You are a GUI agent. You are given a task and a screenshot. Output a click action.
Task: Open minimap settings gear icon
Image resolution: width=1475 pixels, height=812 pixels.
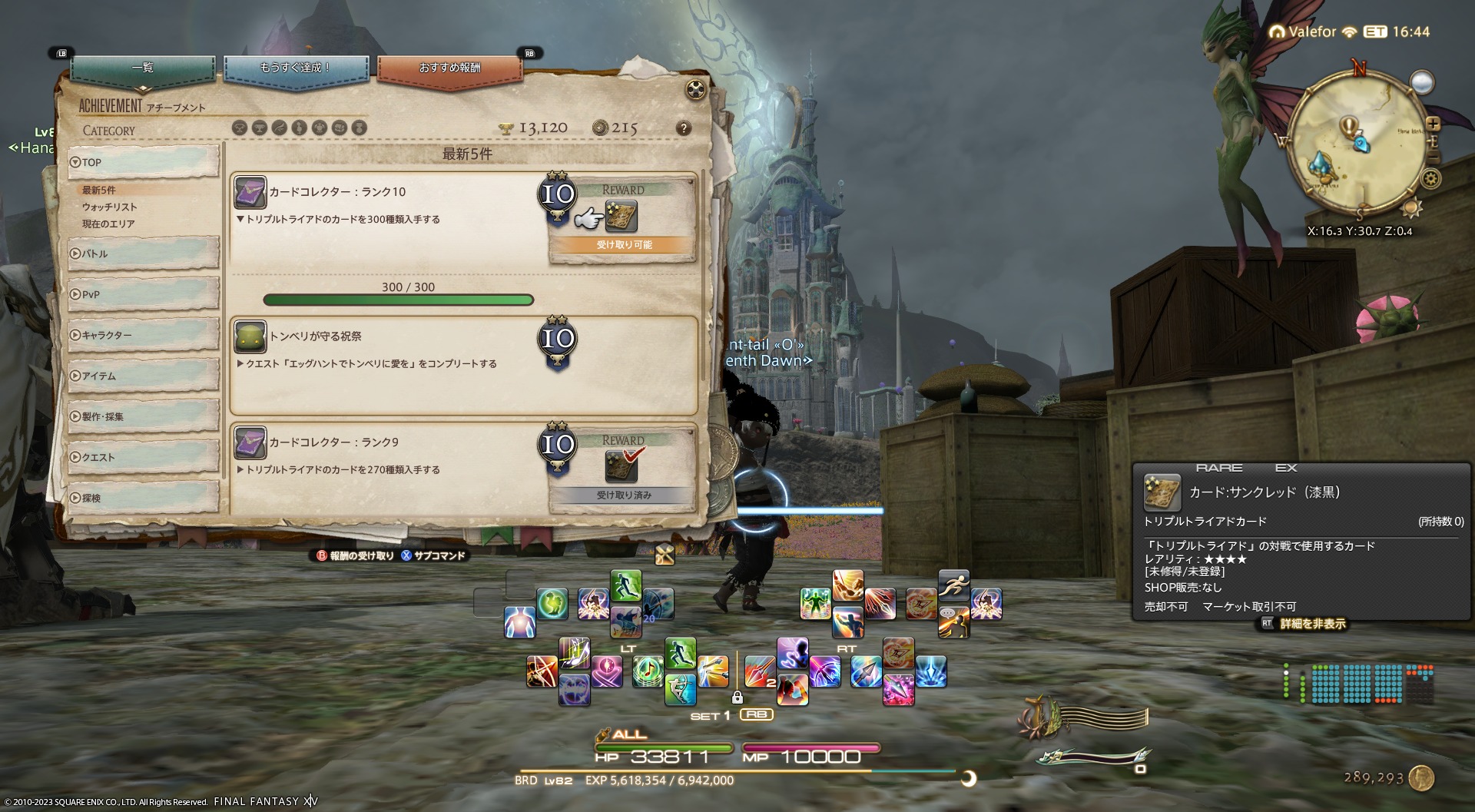[x=1430, y=179]
